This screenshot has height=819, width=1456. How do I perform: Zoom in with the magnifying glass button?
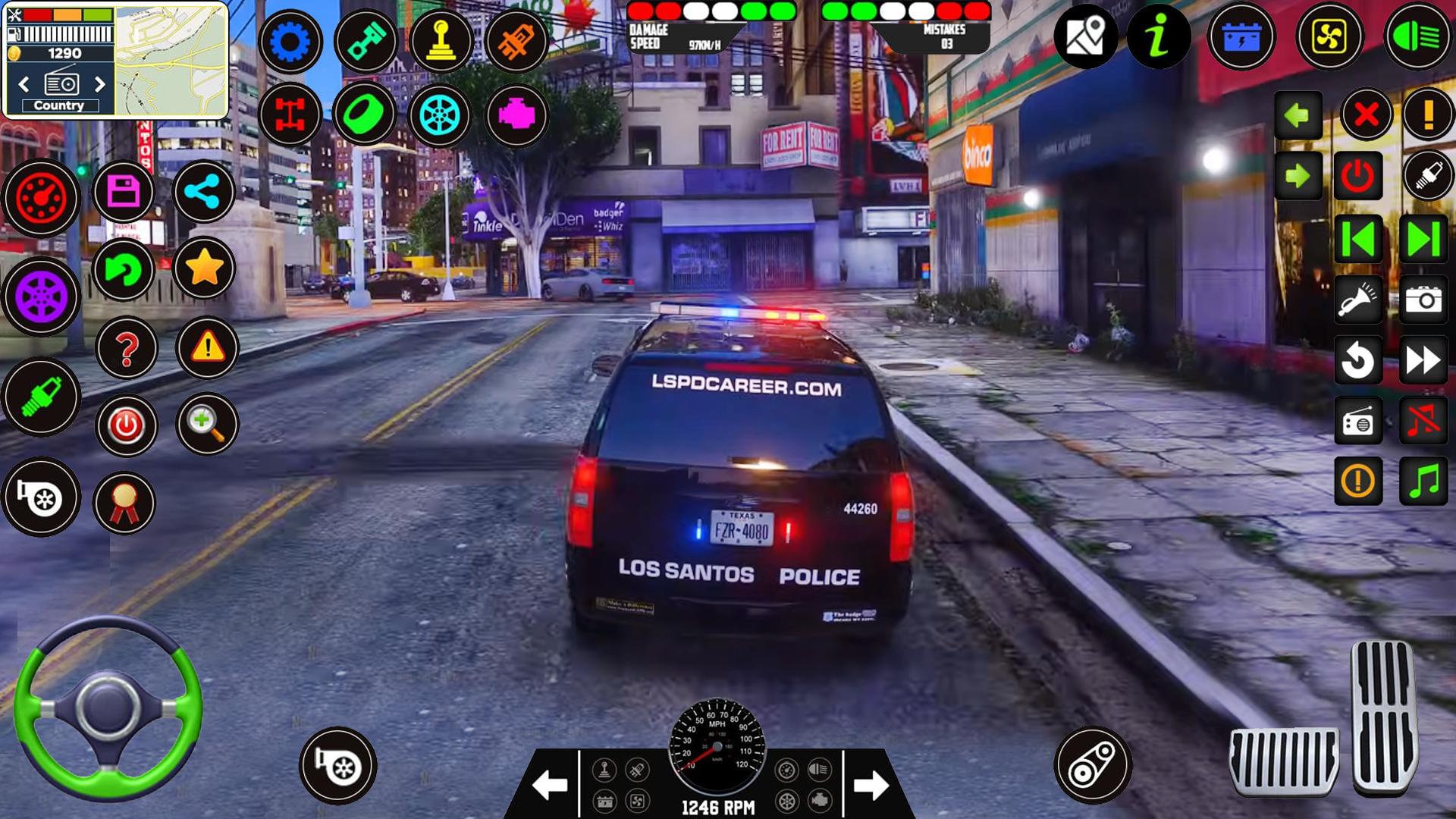[x=206, y=424]
